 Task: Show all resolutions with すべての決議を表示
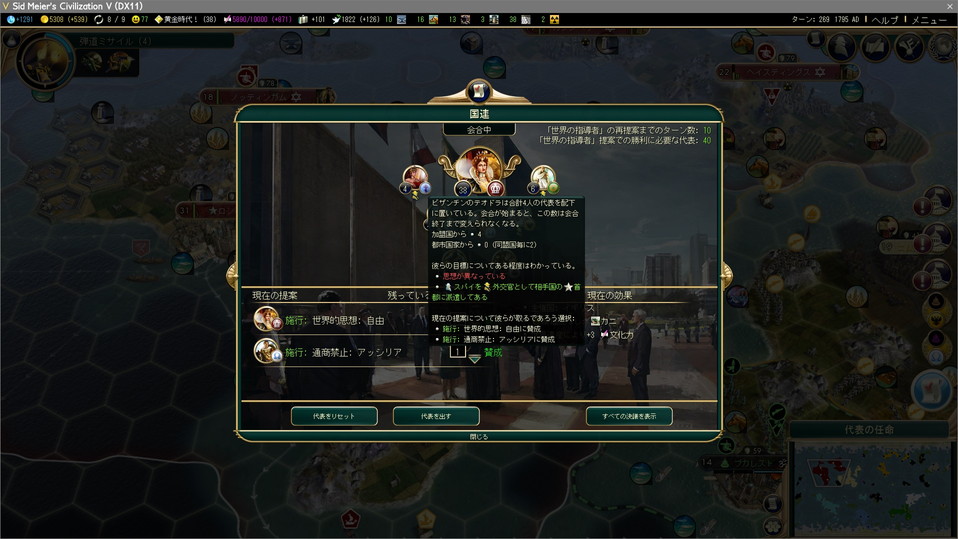click(629, 416)
